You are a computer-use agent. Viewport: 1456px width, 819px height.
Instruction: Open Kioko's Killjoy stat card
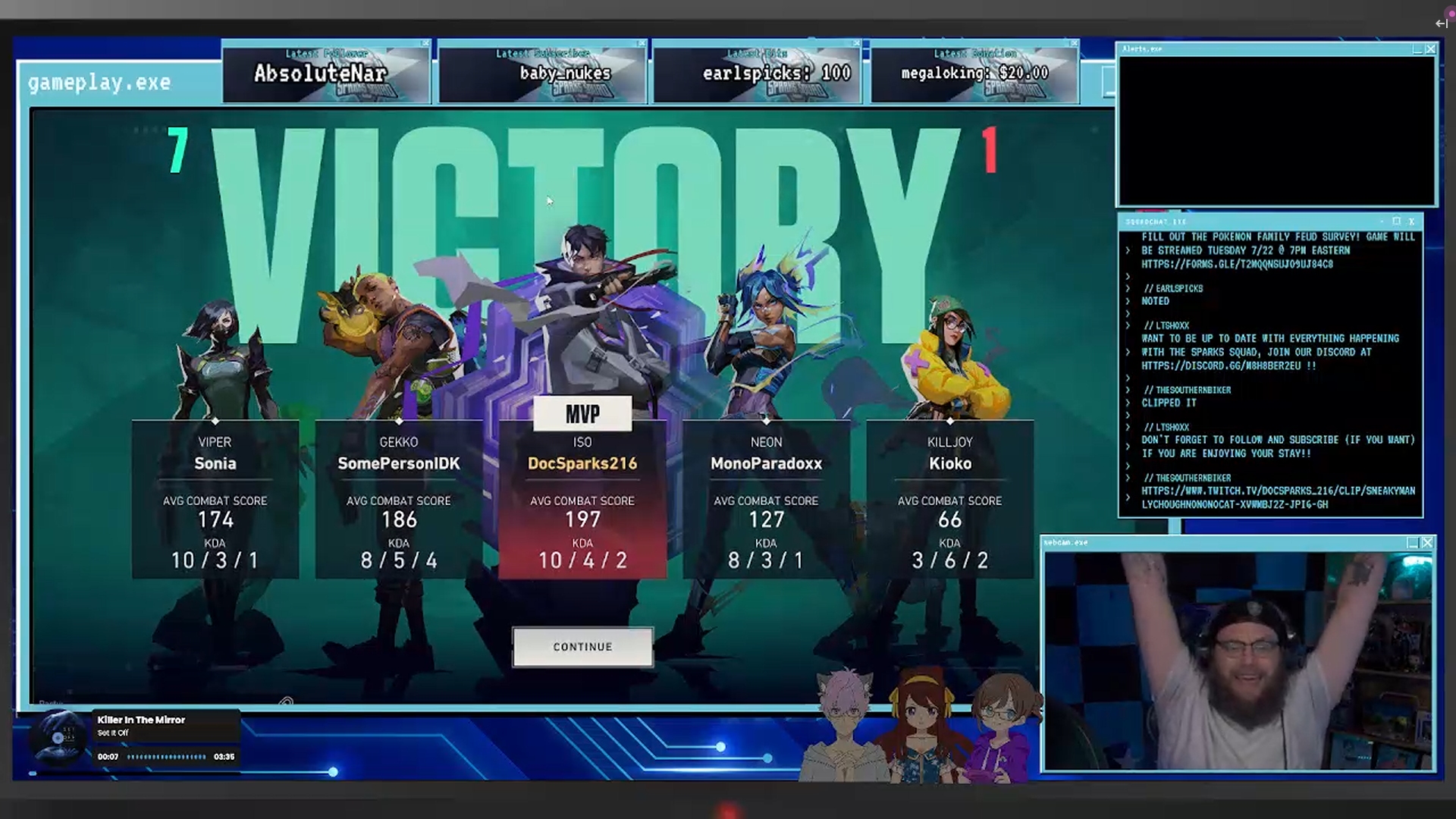pyautogui.click(x=949, y=499)
